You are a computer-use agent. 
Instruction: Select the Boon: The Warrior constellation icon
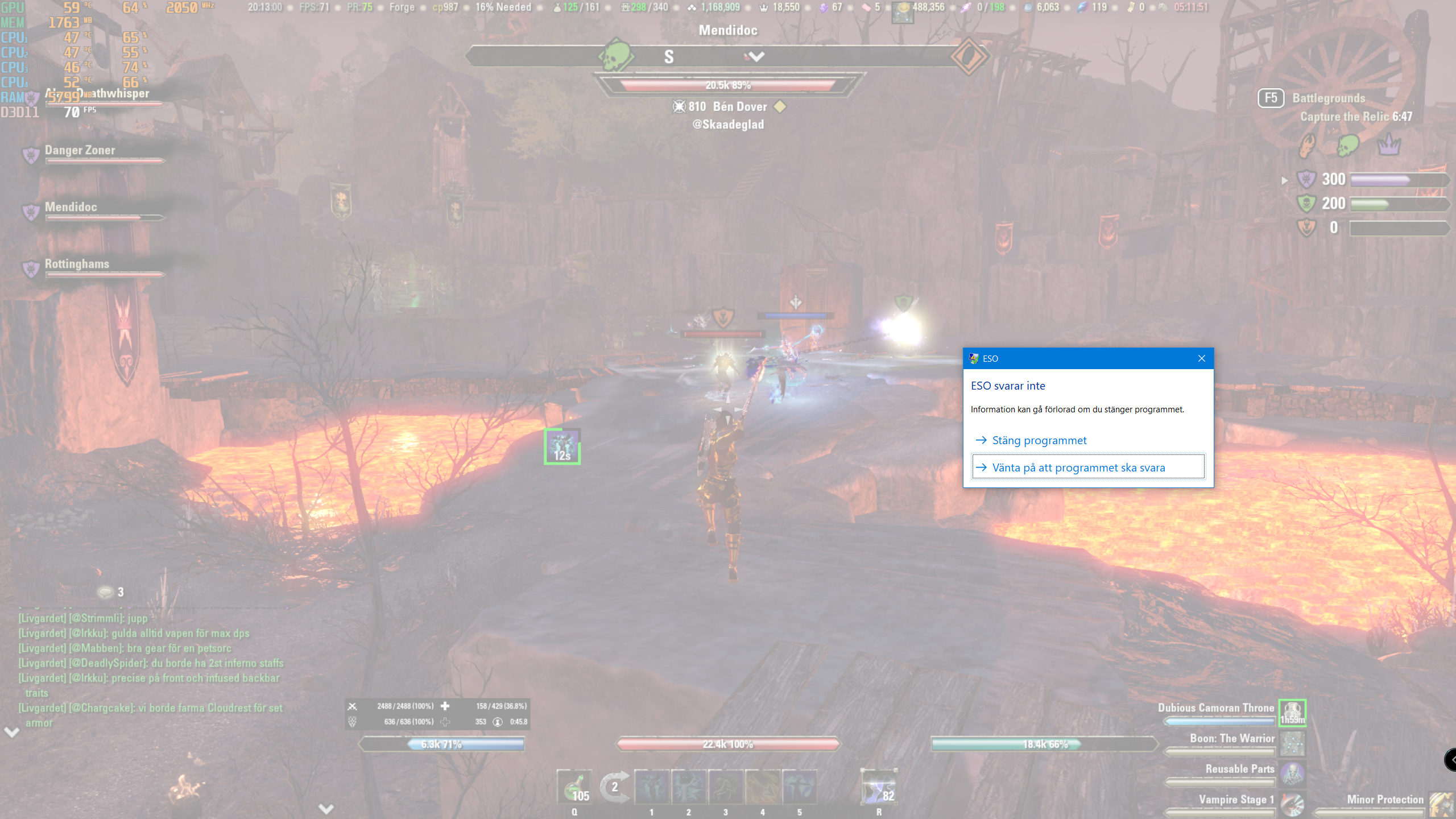pyautogui.click(x=1293, y=743)
